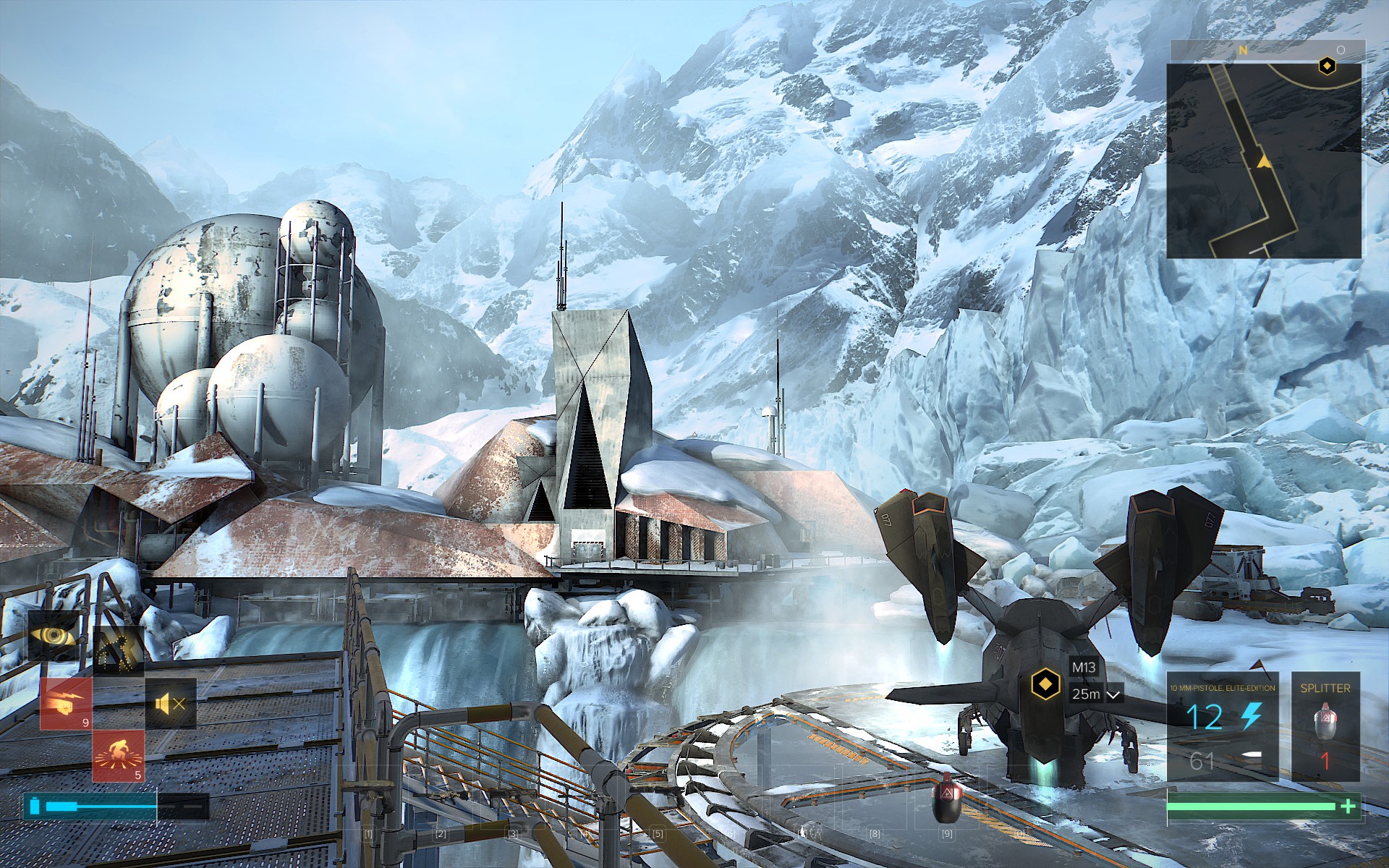Select the 10 mm pistol weapon panel

(1222, 727)
